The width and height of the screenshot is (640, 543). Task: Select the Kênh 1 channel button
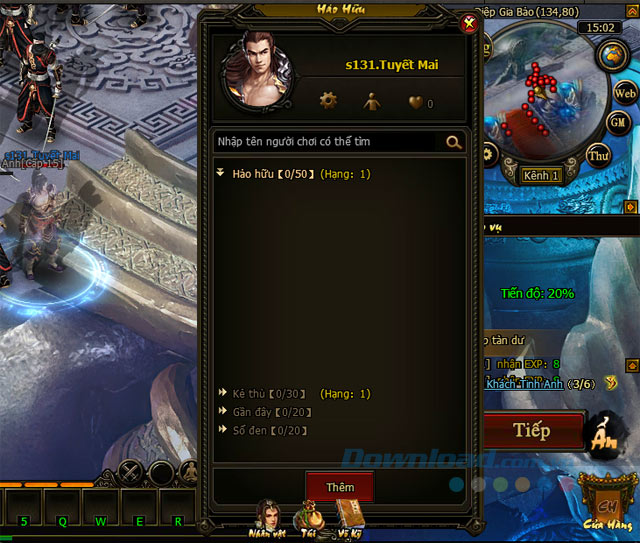tap(541, 176)
